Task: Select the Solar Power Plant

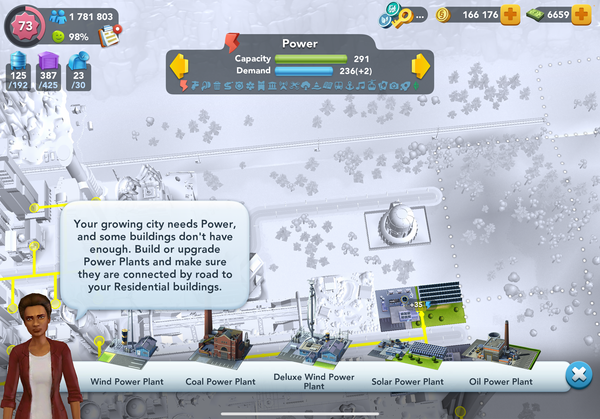Action: point(406,350)
